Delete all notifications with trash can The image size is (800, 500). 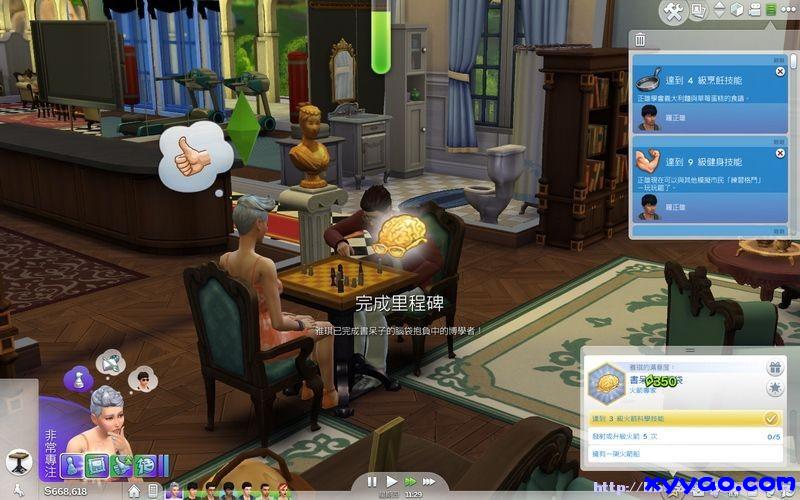pos(640,40)
